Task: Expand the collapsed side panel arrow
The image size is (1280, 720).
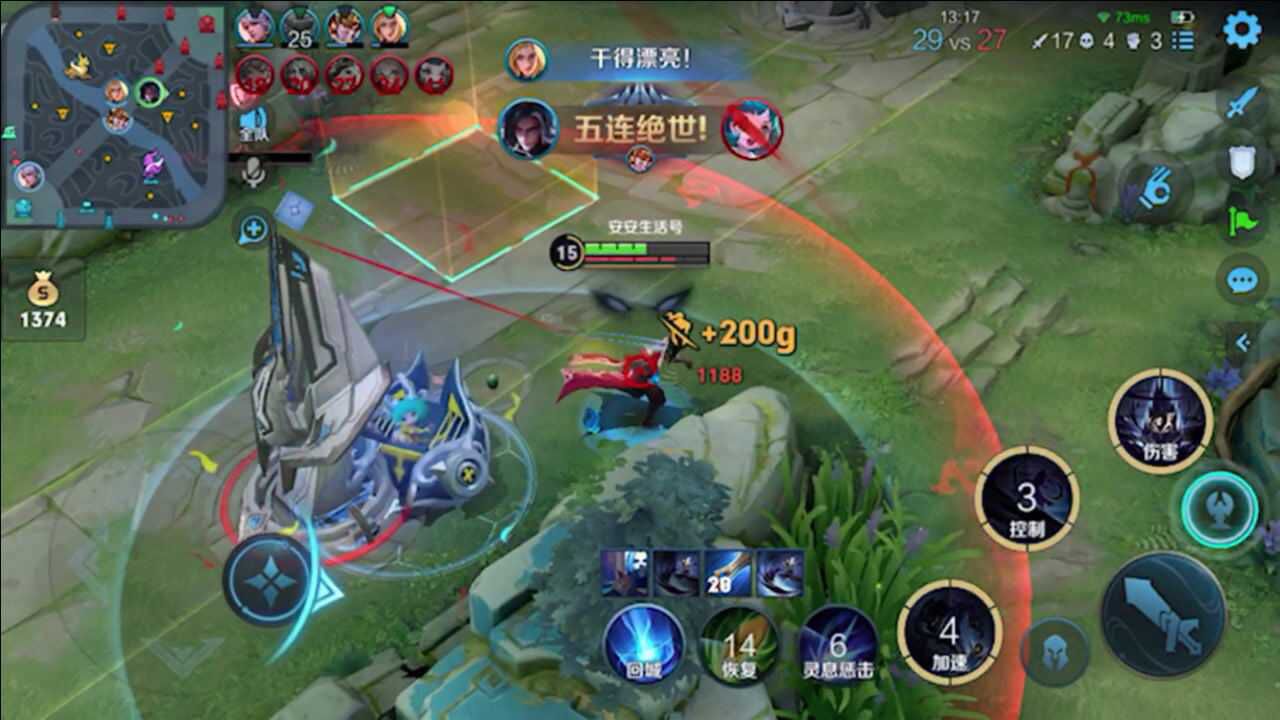Action: coord(1243,343)
